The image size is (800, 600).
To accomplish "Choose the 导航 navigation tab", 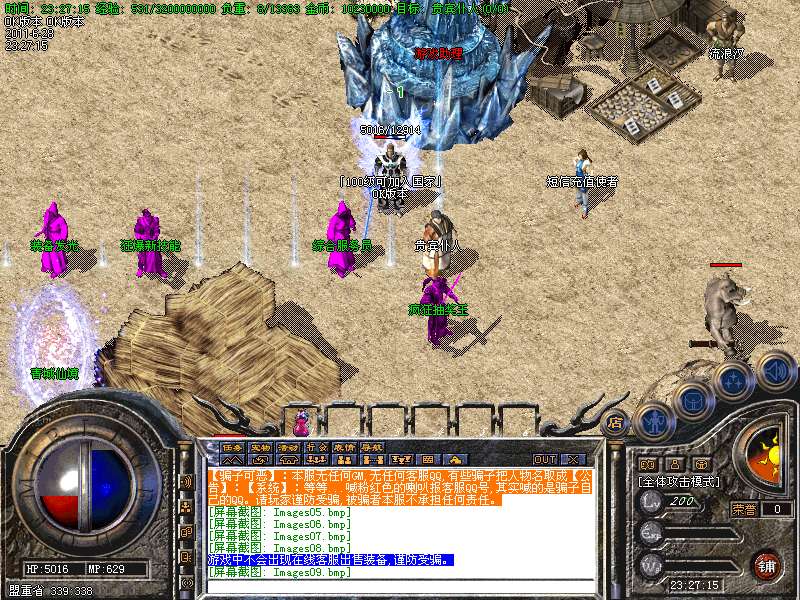I will pos(373,447).
